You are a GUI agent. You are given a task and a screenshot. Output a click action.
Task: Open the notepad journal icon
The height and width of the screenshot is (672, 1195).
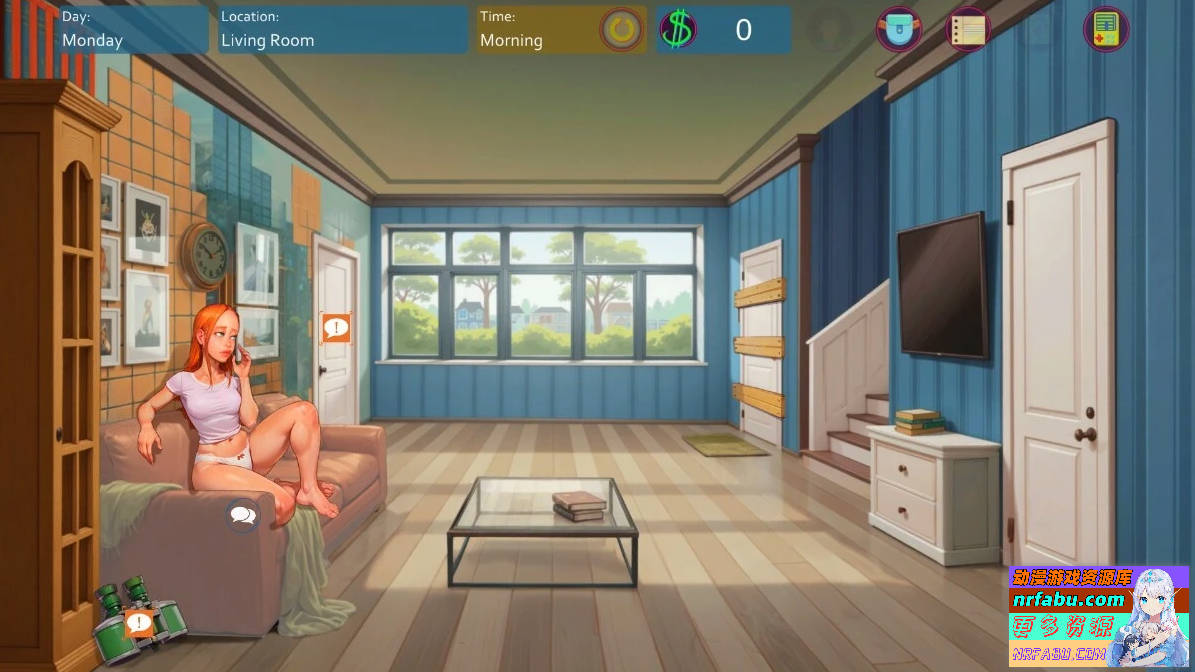(967, 29)
